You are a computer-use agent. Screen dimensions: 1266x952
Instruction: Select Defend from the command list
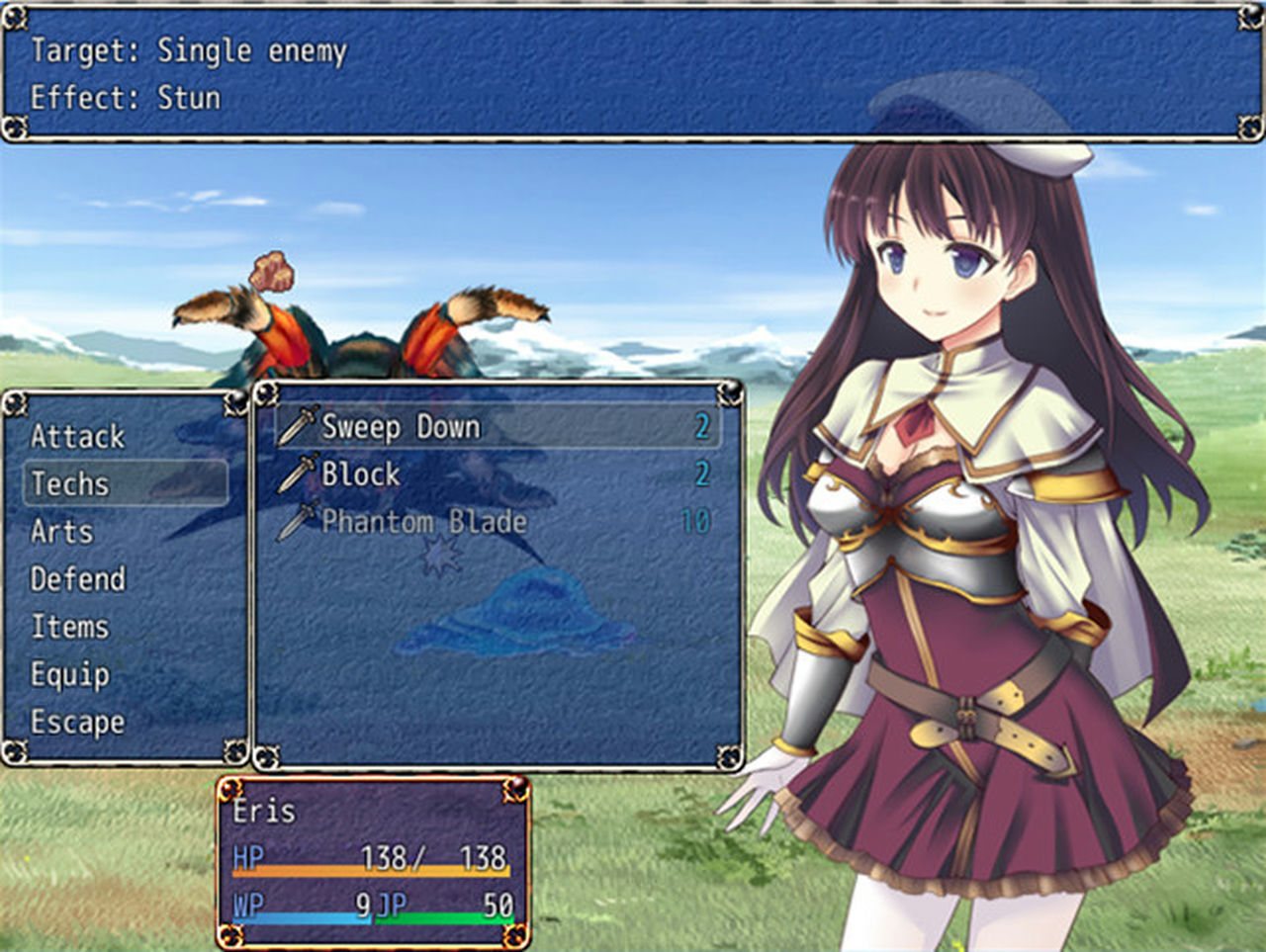(79, 579)
